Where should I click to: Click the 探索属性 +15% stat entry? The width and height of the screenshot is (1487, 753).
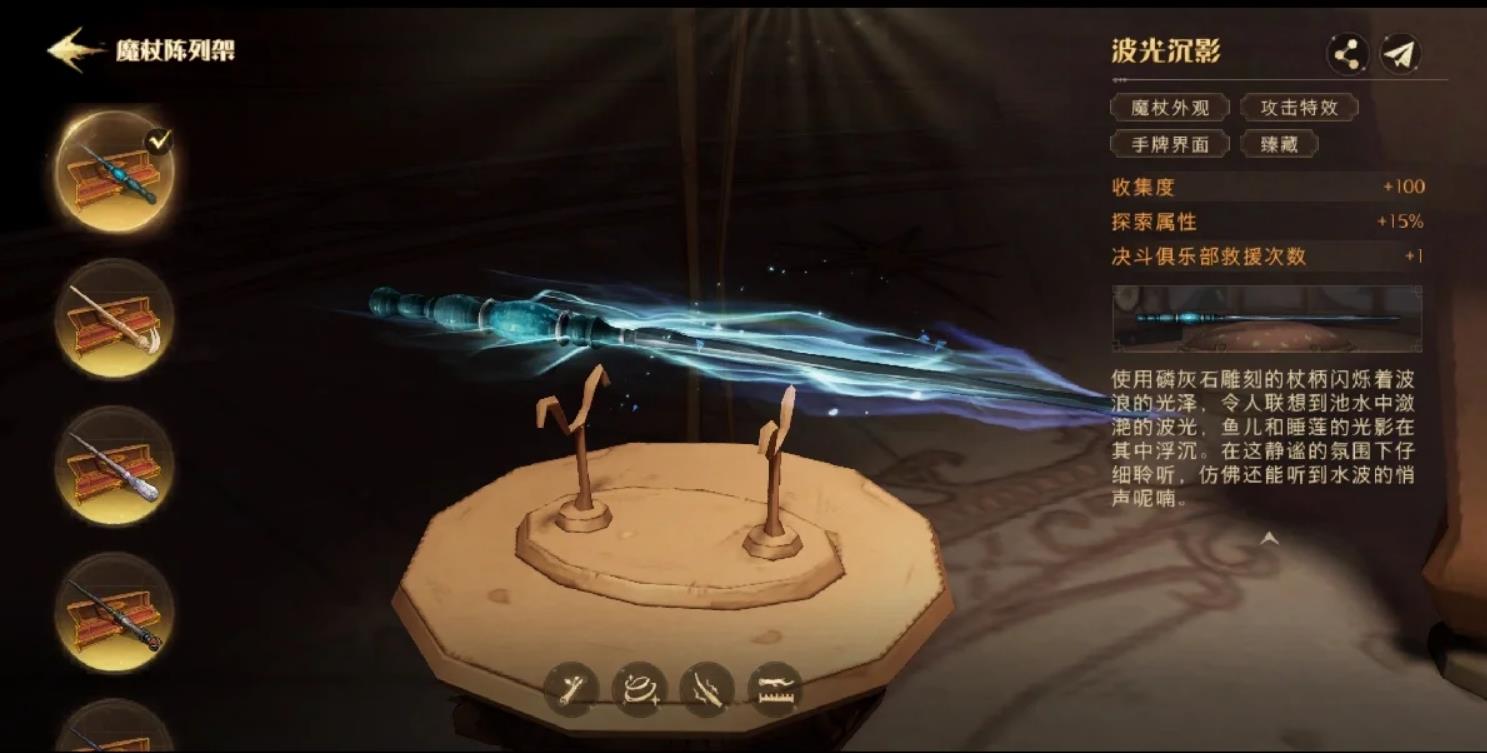point(1267,222)
